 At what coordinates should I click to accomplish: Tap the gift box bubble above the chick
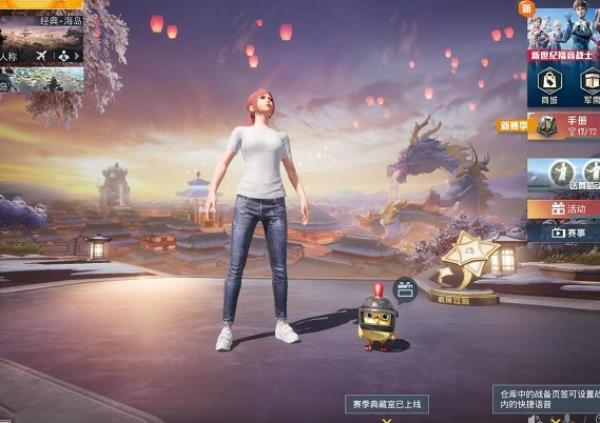(x=404, y=290)
